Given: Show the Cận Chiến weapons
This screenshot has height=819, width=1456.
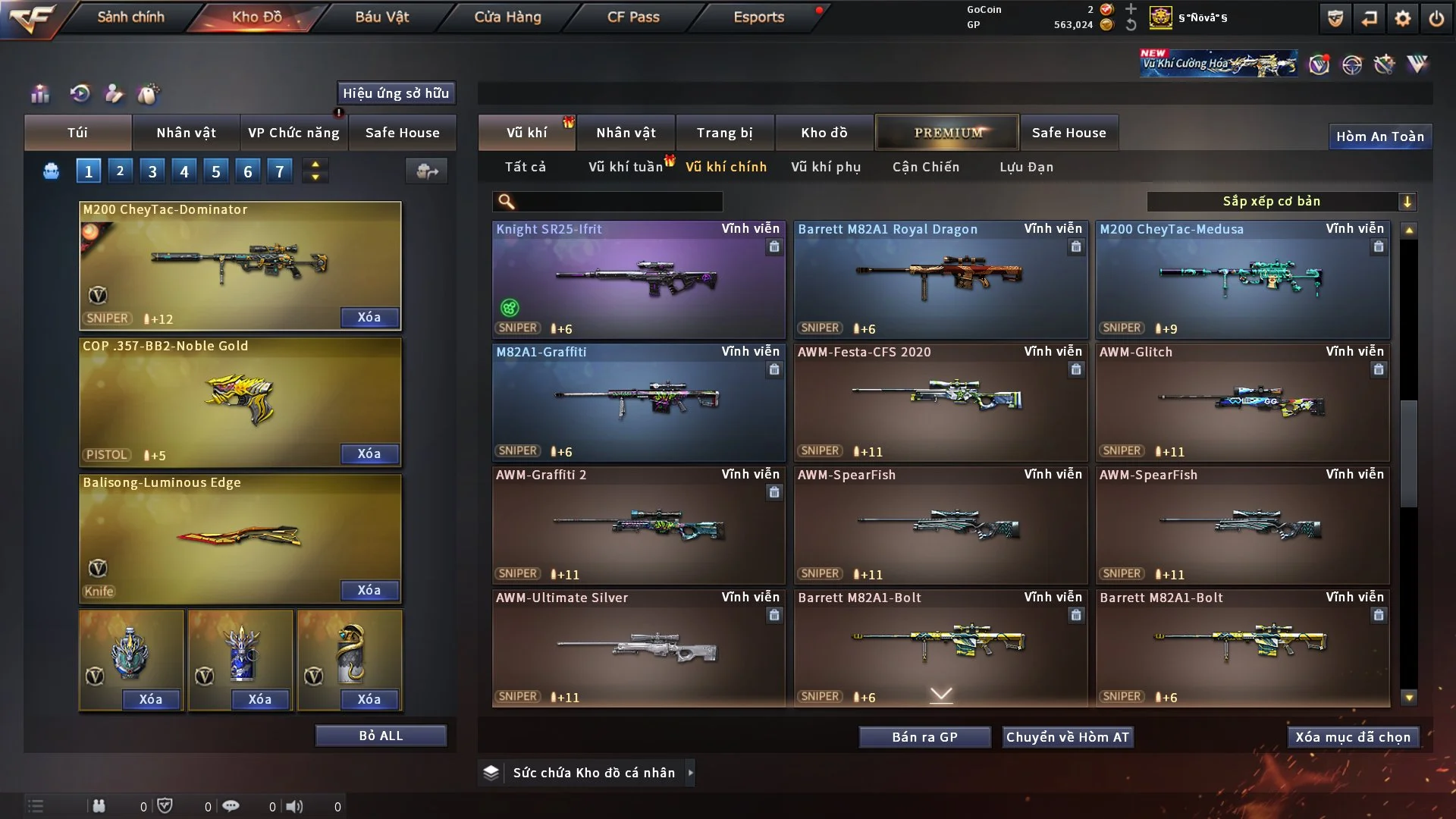Looking at the screenshot, I should (x=926, y=167).
